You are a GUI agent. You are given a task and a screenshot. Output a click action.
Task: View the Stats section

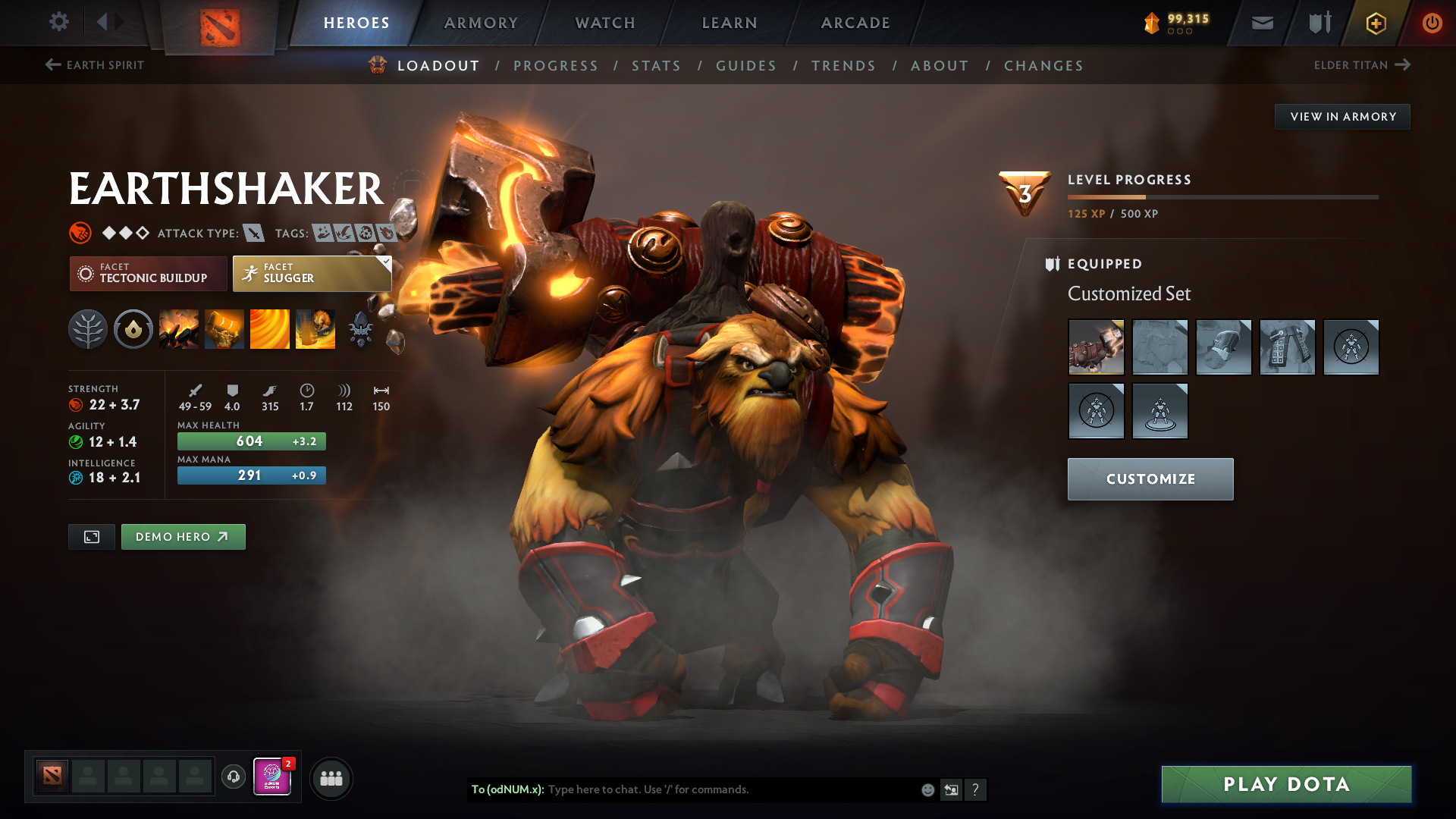pos(657,66)
